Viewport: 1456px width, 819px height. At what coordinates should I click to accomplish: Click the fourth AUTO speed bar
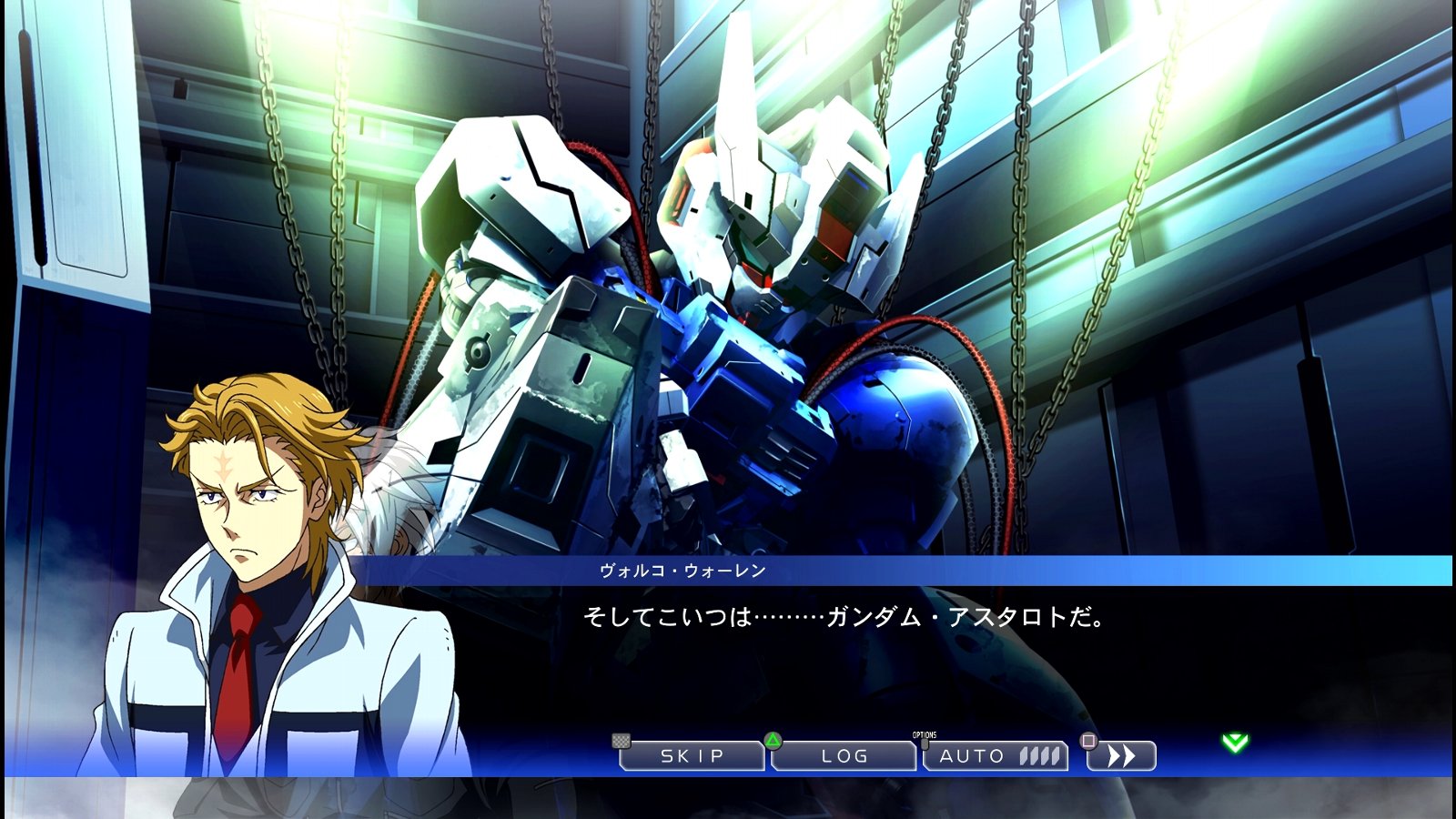(1054, 756)
